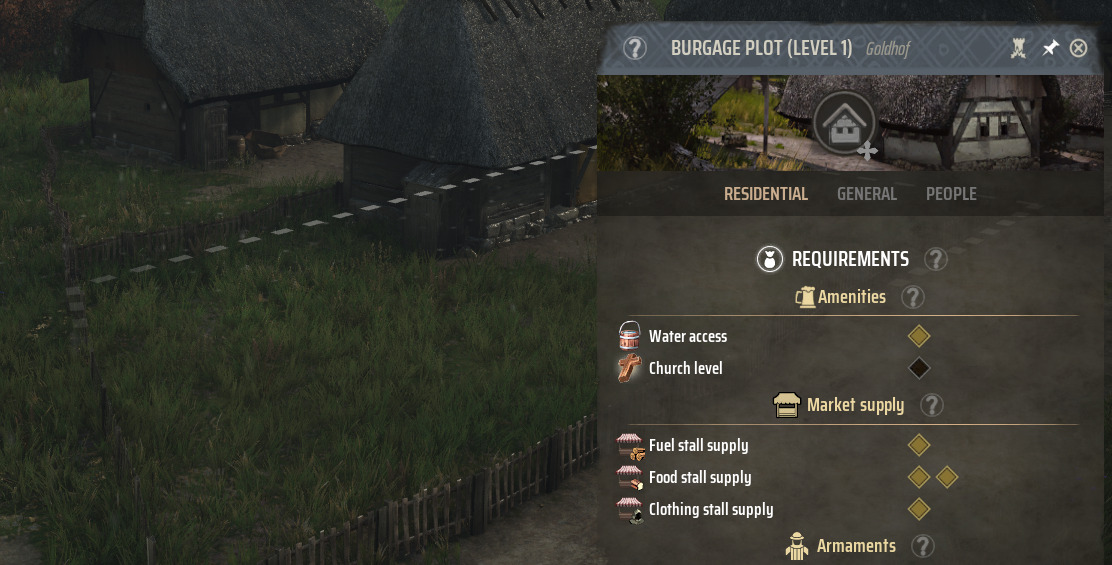Pin the Burgage Plot panel
Screen dimensions: 1112x565
pyautogui.click(x=1050, y=48)
